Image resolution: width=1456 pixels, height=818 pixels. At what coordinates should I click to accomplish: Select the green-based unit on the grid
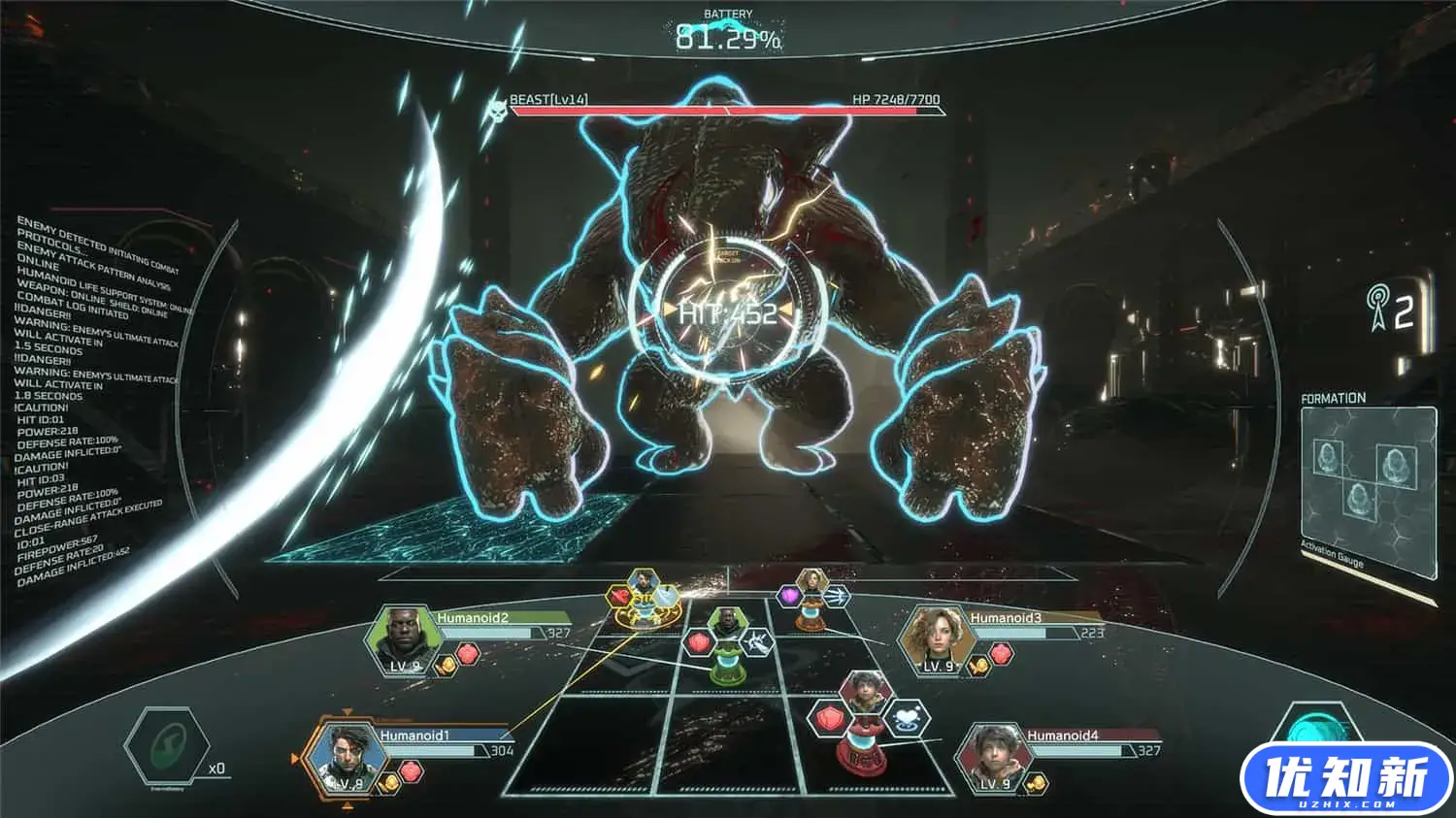click(x=725, y=650)
